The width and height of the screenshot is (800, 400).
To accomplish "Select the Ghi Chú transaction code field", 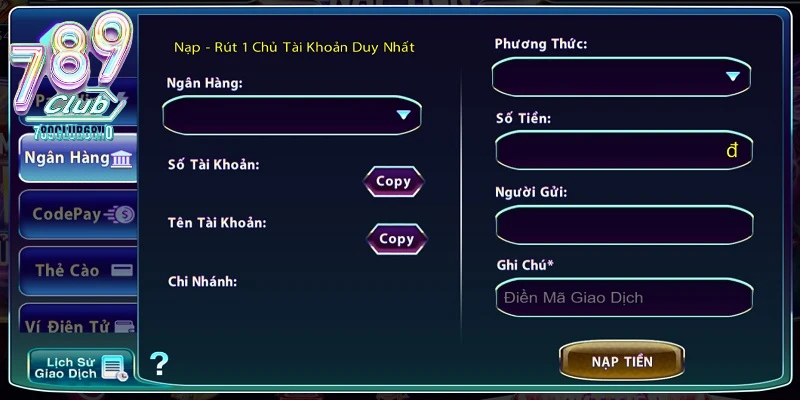I will [x=622, y=297].
